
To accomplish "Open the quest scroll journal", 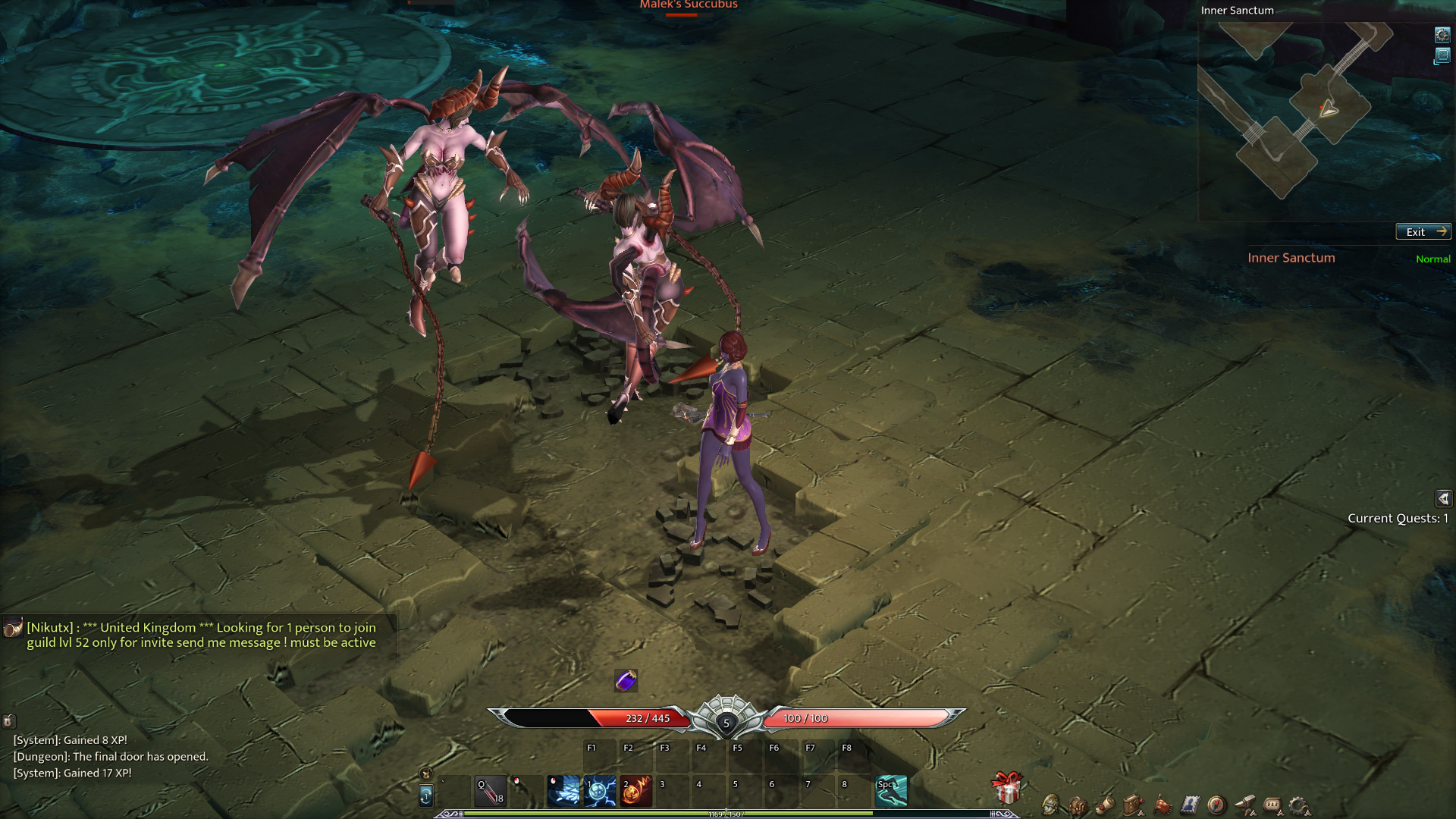I will [x=1106, y=805].
